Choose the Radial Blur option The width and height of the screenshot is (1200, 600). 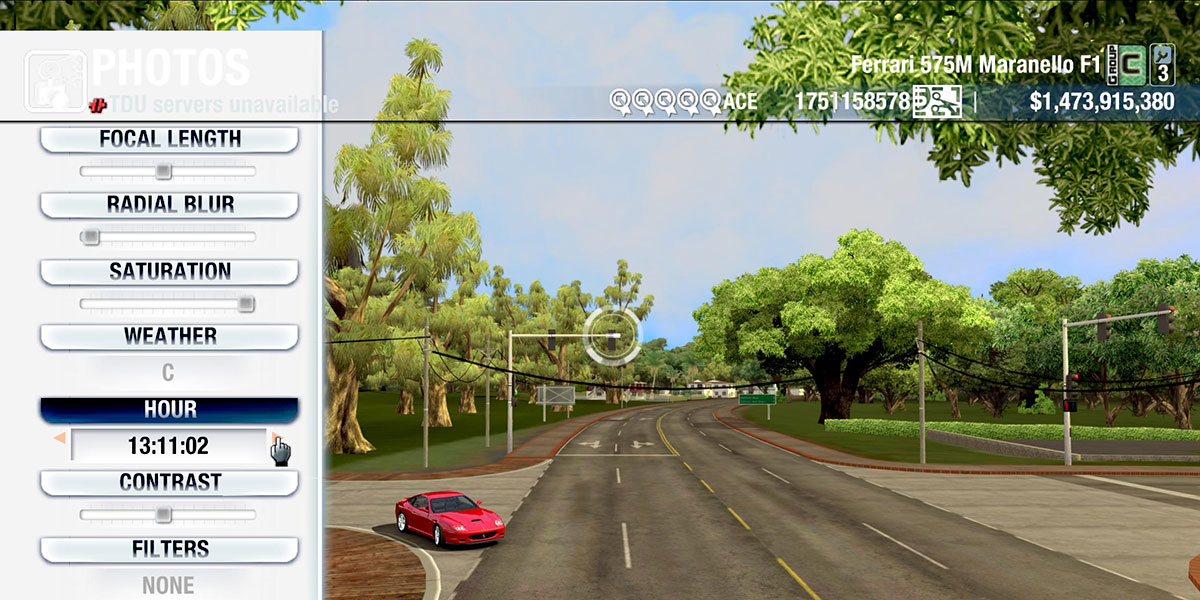169,205
